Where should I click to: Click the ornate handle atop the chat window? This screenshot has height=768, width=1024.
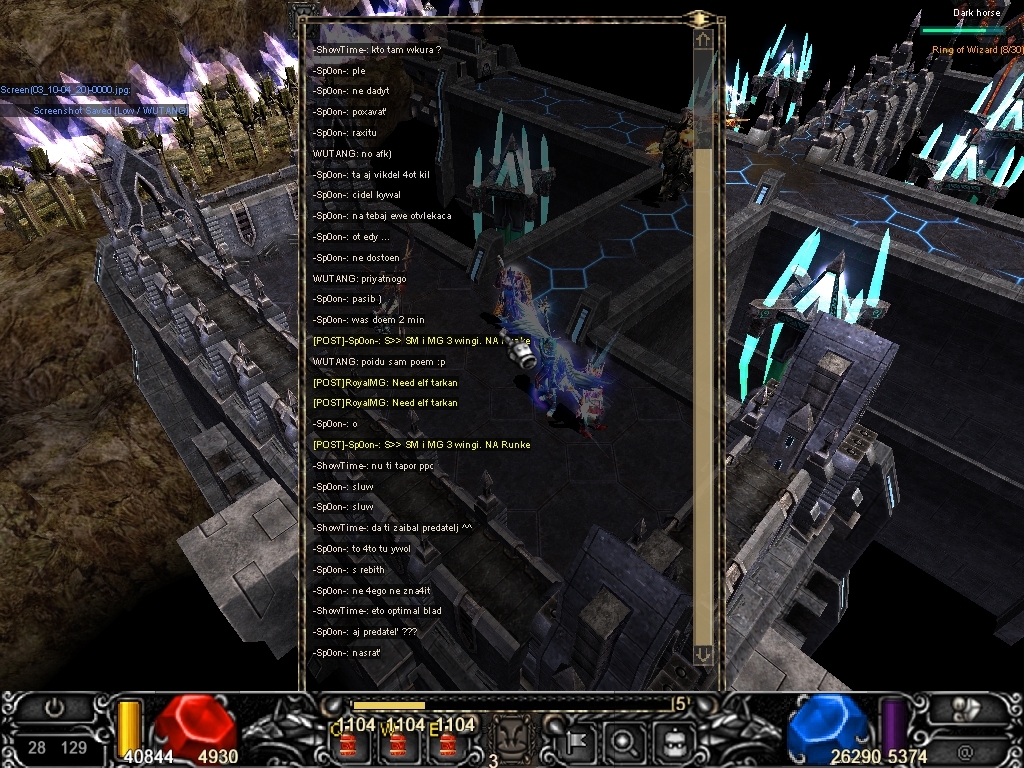click(x=700, y=18)
